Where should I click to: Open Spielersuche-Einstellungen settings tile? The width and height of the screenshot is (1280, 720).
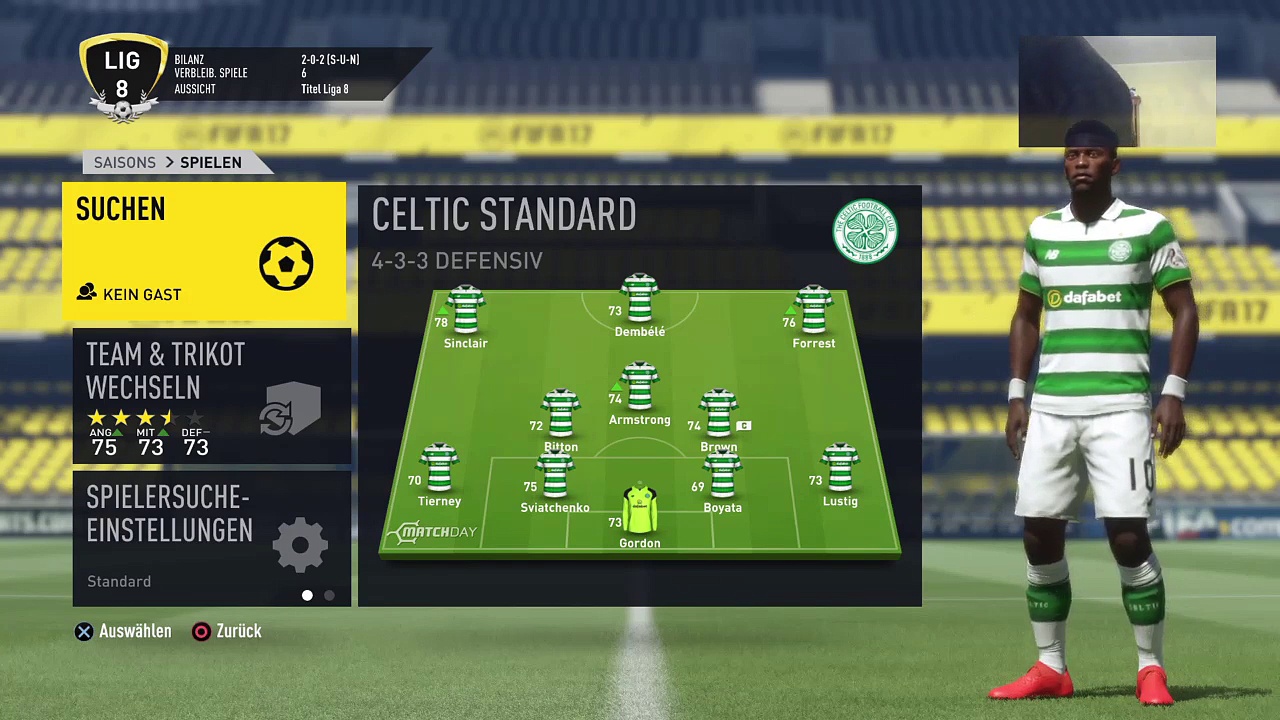tap(211, 538)
